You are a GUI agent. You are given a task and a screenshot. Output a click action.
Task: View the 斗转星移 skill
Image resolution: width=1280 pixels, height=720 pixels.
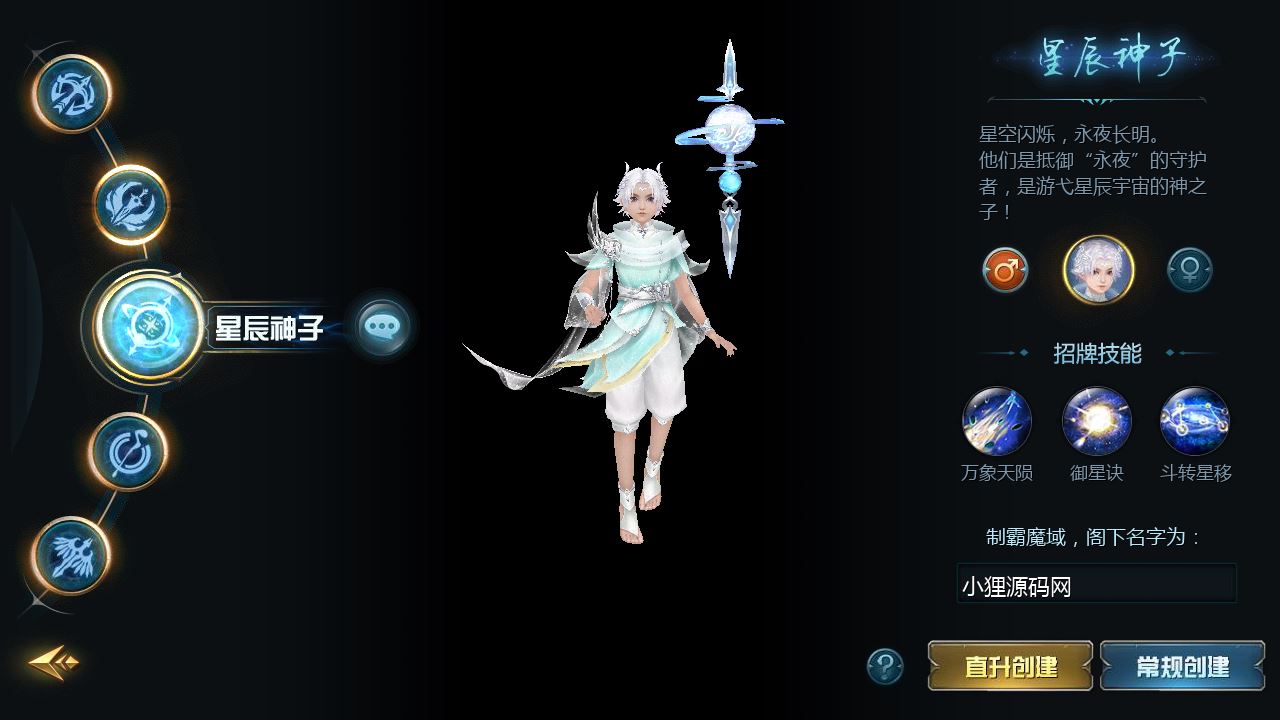(1195, 422)
